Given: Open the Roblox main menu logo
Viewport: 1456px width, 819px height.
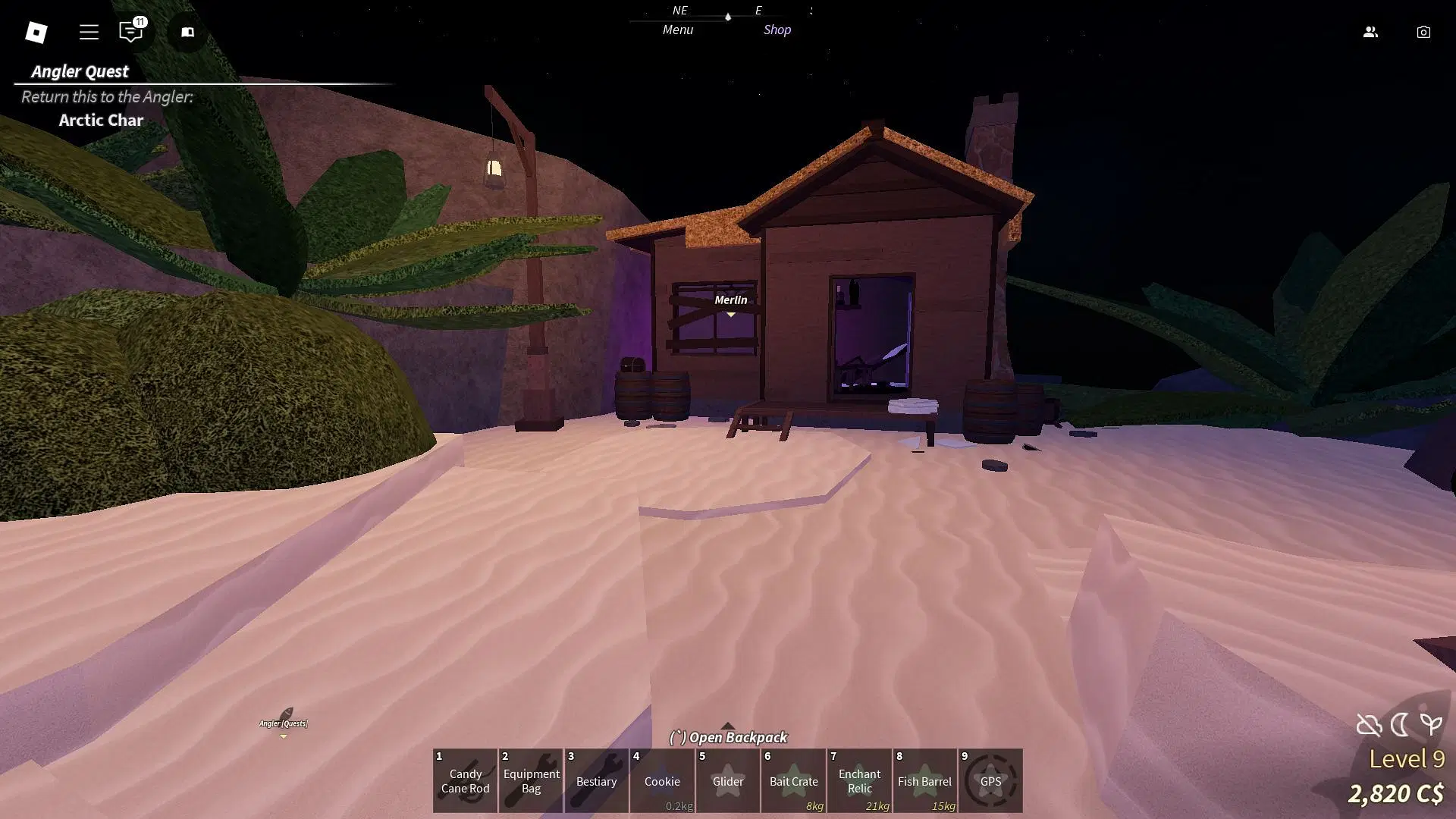Looking at the screenshot, I should coord(36,32).
